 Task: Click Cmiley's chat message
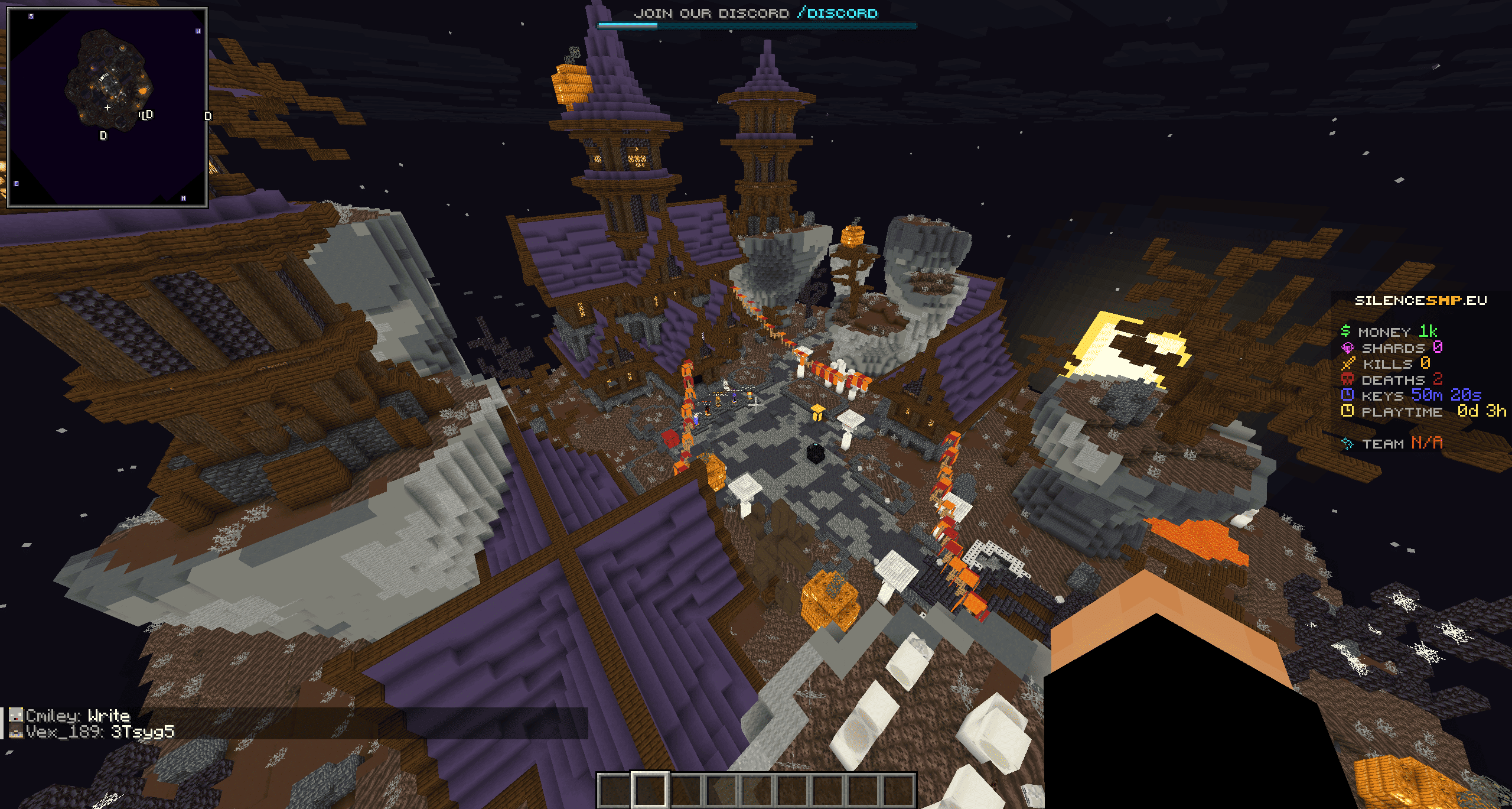[x=78, y=716]
